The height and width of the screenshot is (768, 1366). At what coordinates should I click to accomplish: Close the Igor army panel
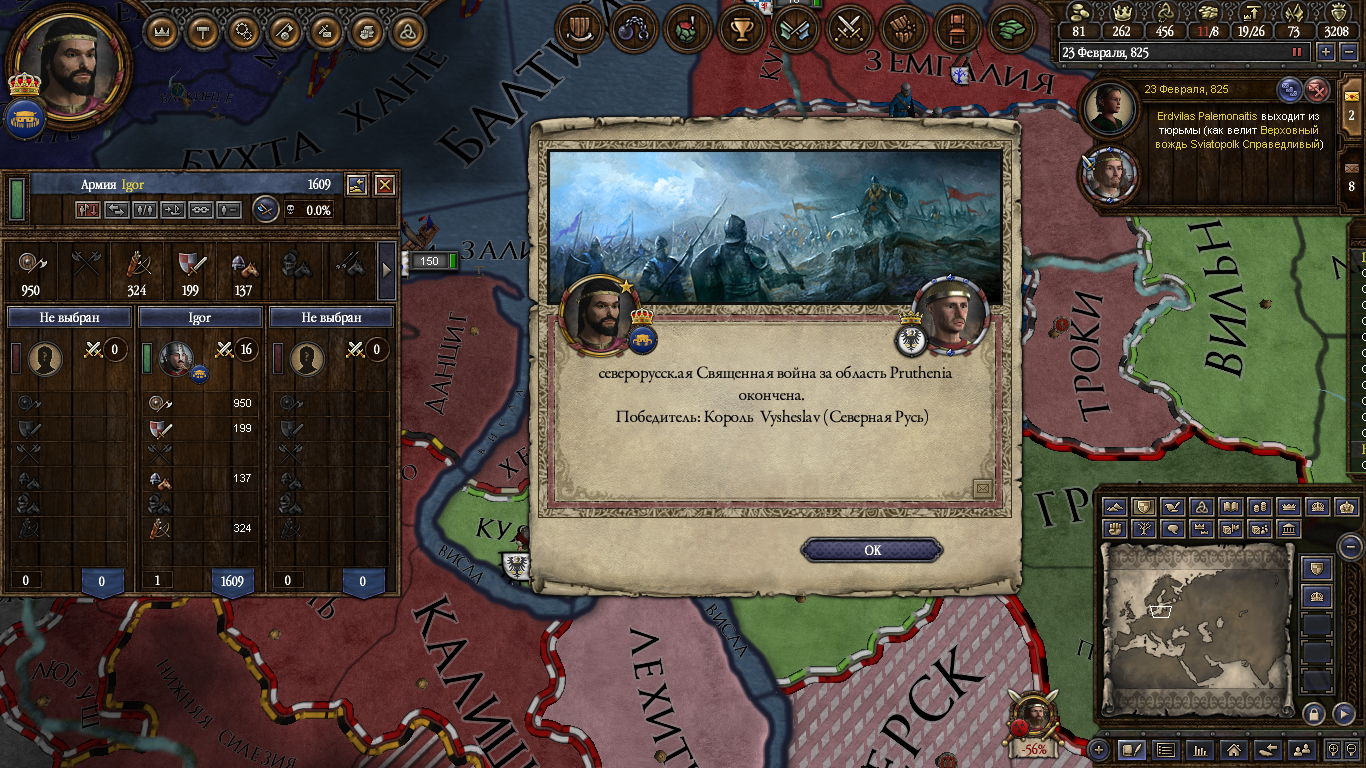384,184
